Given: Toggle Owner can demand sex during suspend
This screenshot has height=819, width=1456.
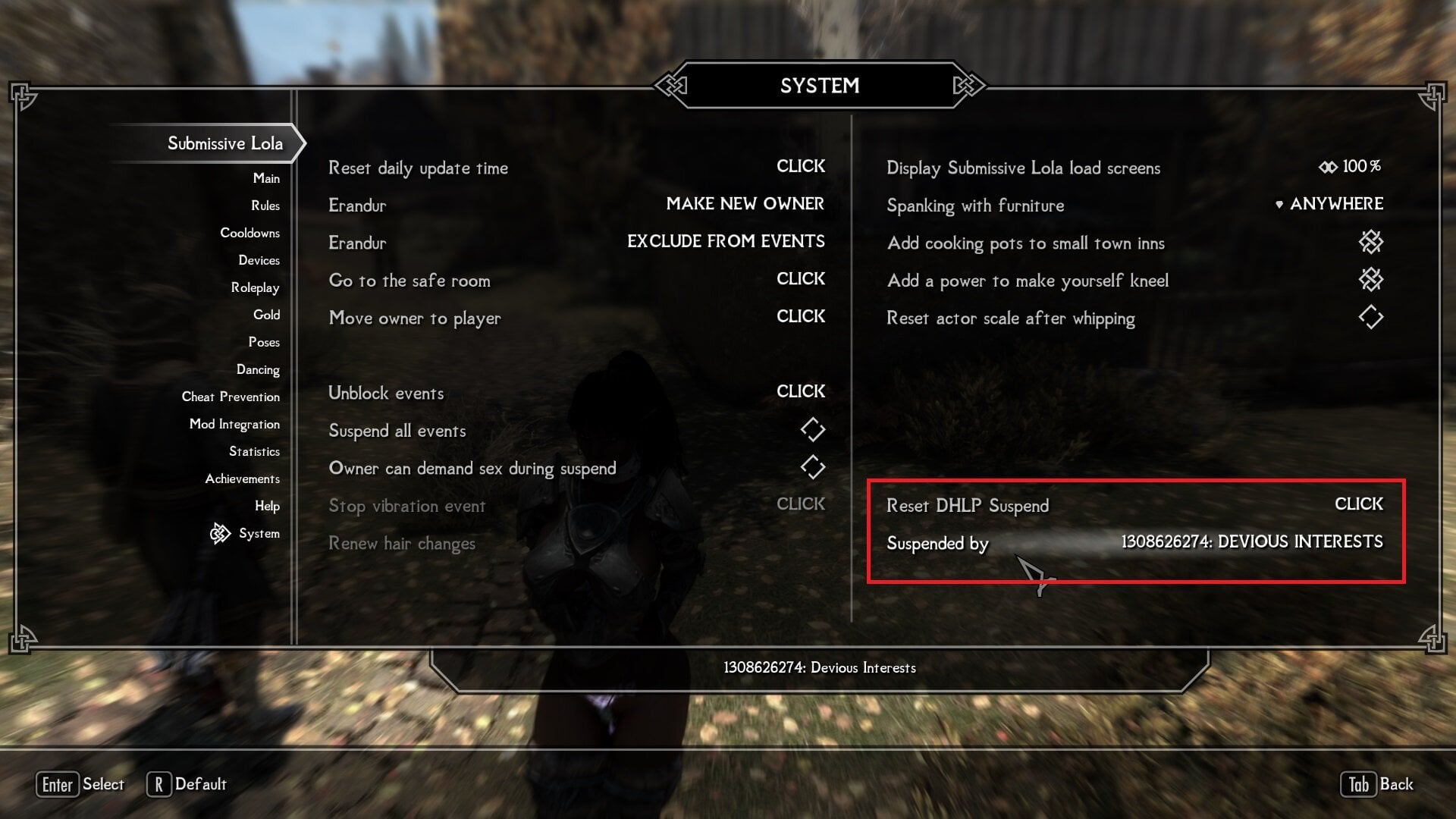Looking at the screenshot, I should (x=812, y=467).
